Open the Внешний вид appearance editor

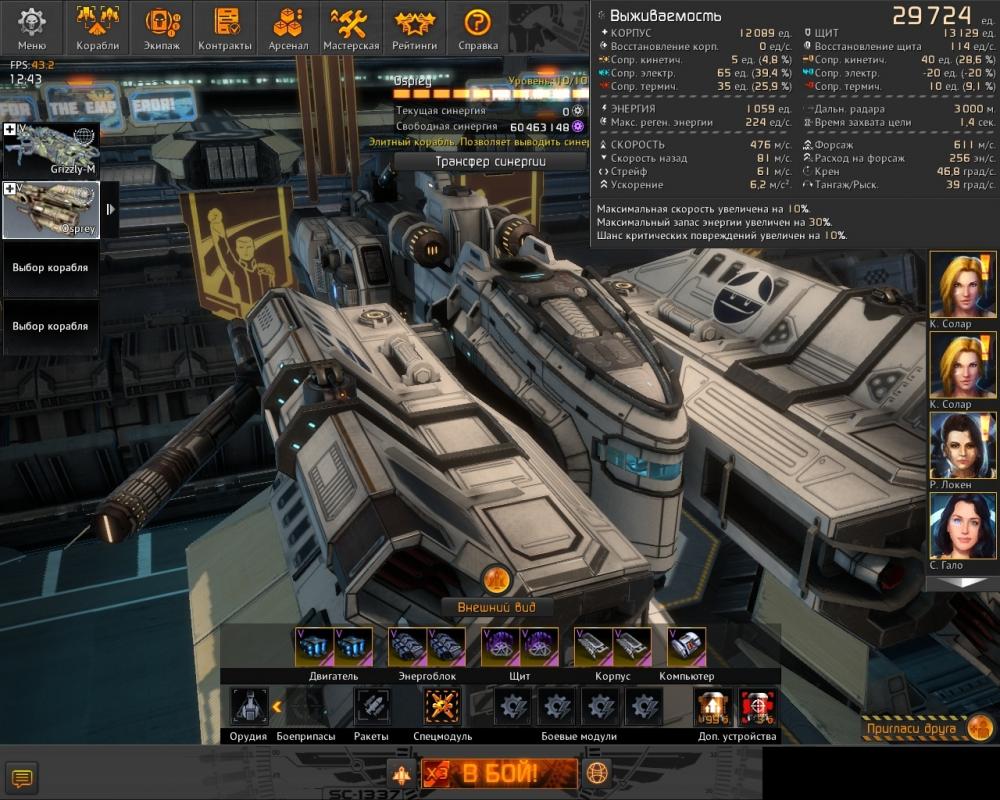[496, 606]
